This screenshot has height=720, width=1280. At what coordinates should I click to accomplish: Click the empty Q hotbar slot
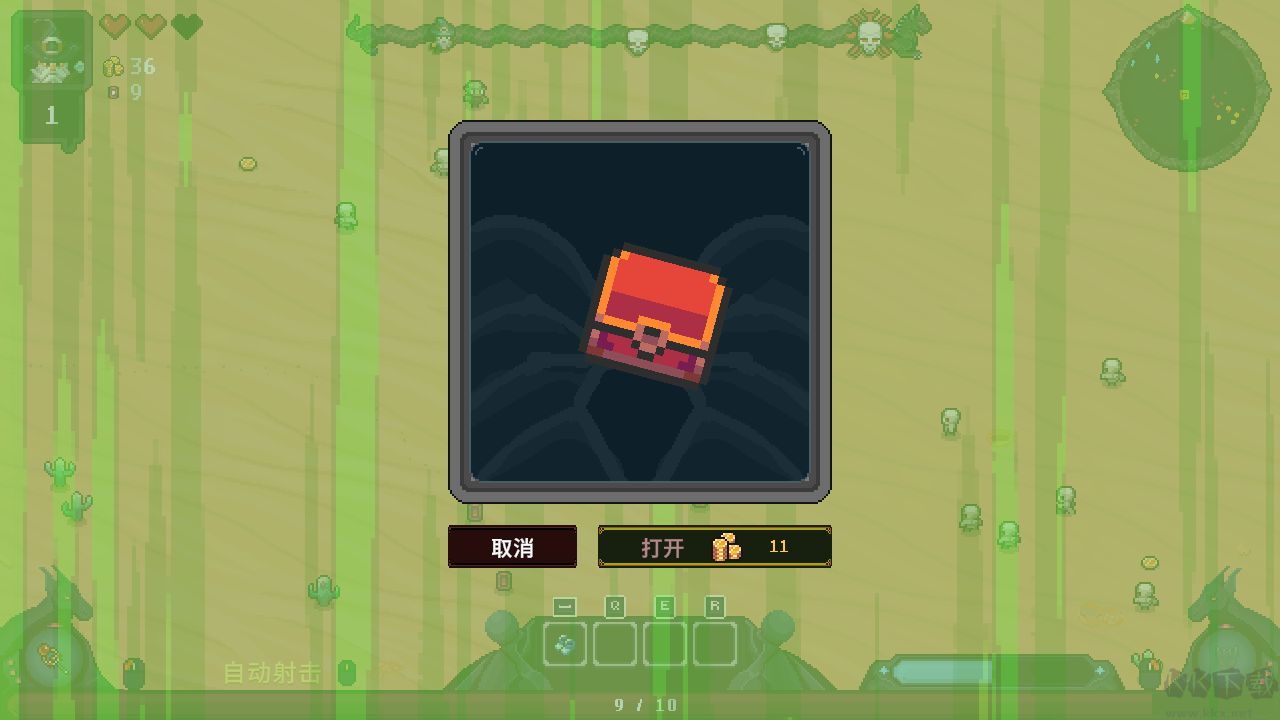click(x=614, y=645)
